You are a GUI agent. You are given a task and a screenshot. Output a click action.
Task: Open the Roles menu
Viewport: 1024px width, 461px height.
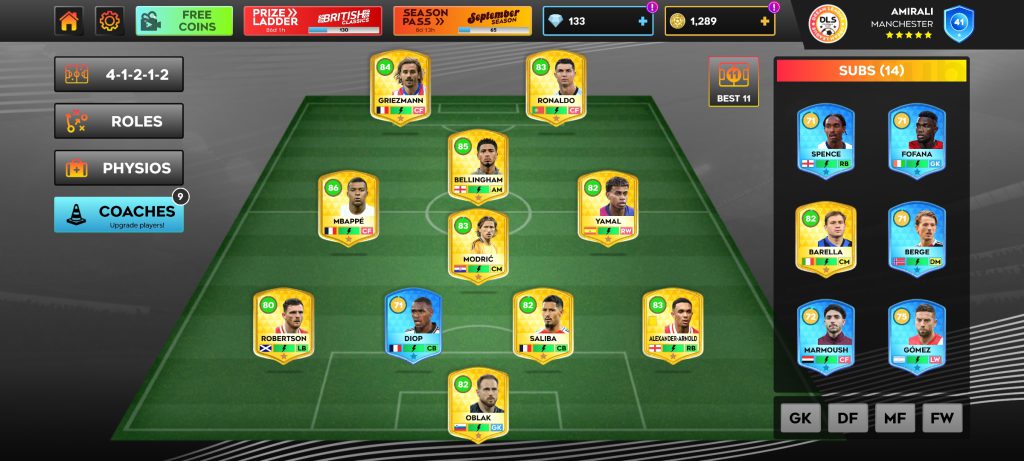click(x=119, y=122)
